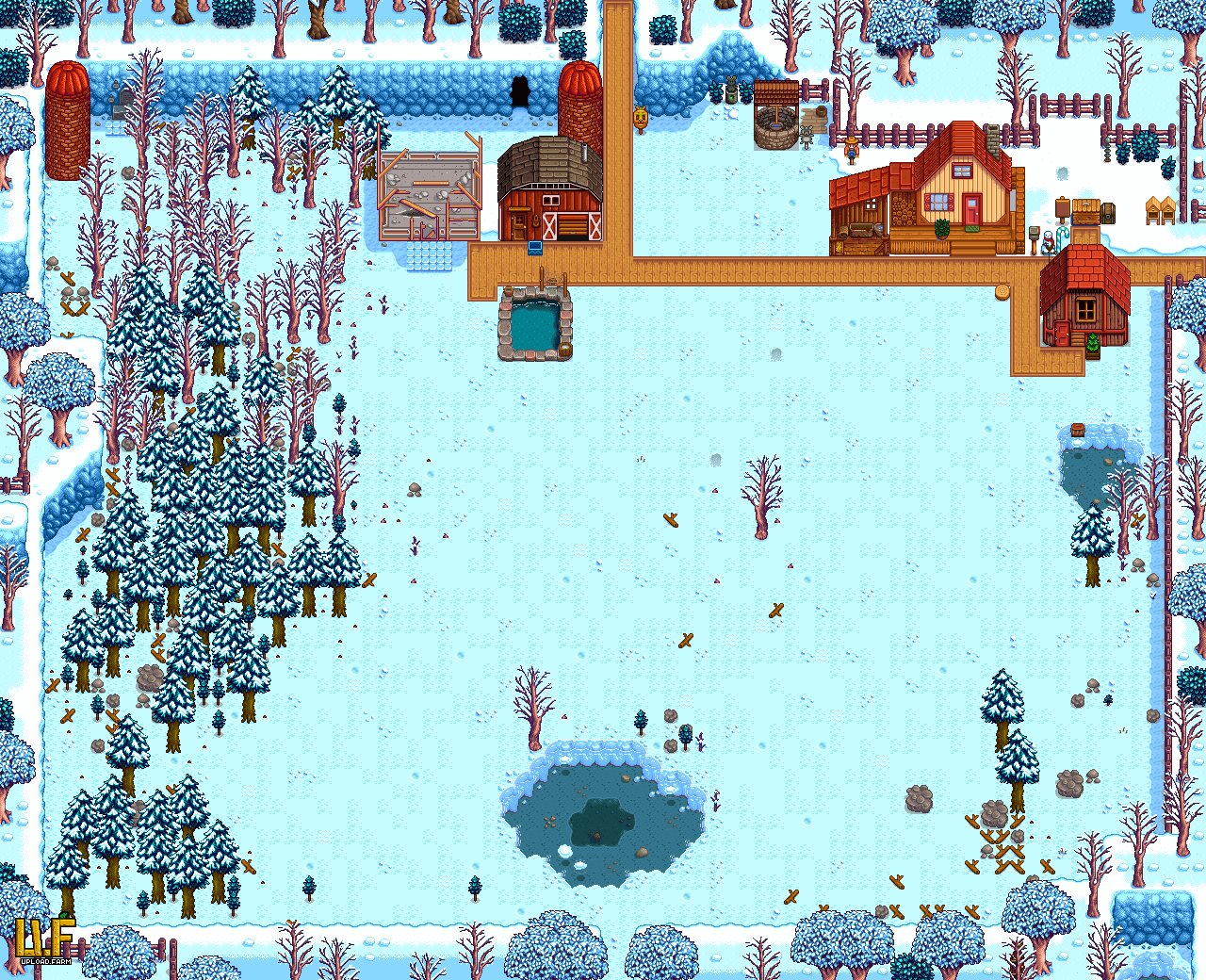1206x980 pixels.
Task: Click the upload.farm logo watermark
Action: click(44, 940)
